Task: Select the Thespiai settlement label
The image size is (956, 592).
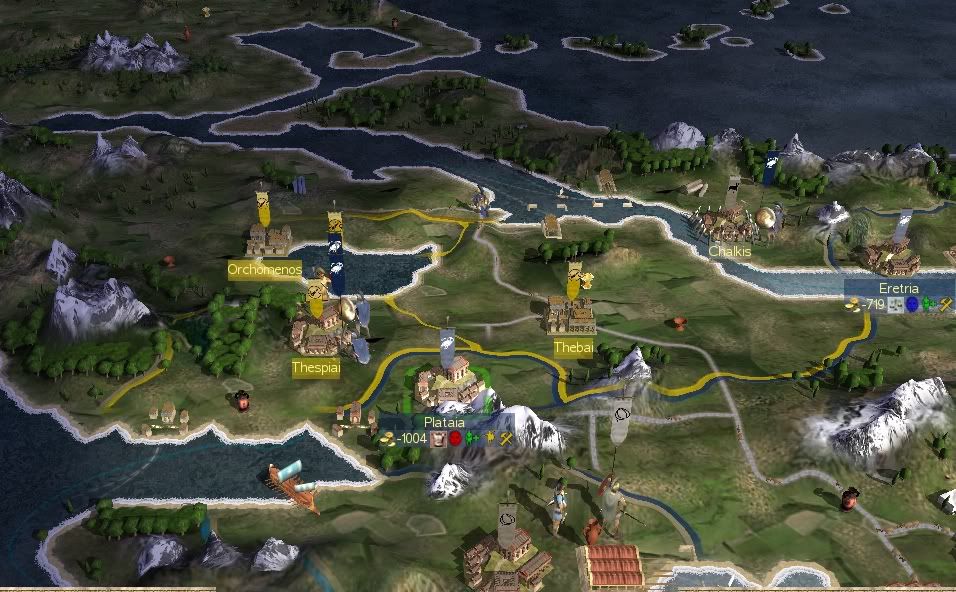Action: tap(316, 368)
